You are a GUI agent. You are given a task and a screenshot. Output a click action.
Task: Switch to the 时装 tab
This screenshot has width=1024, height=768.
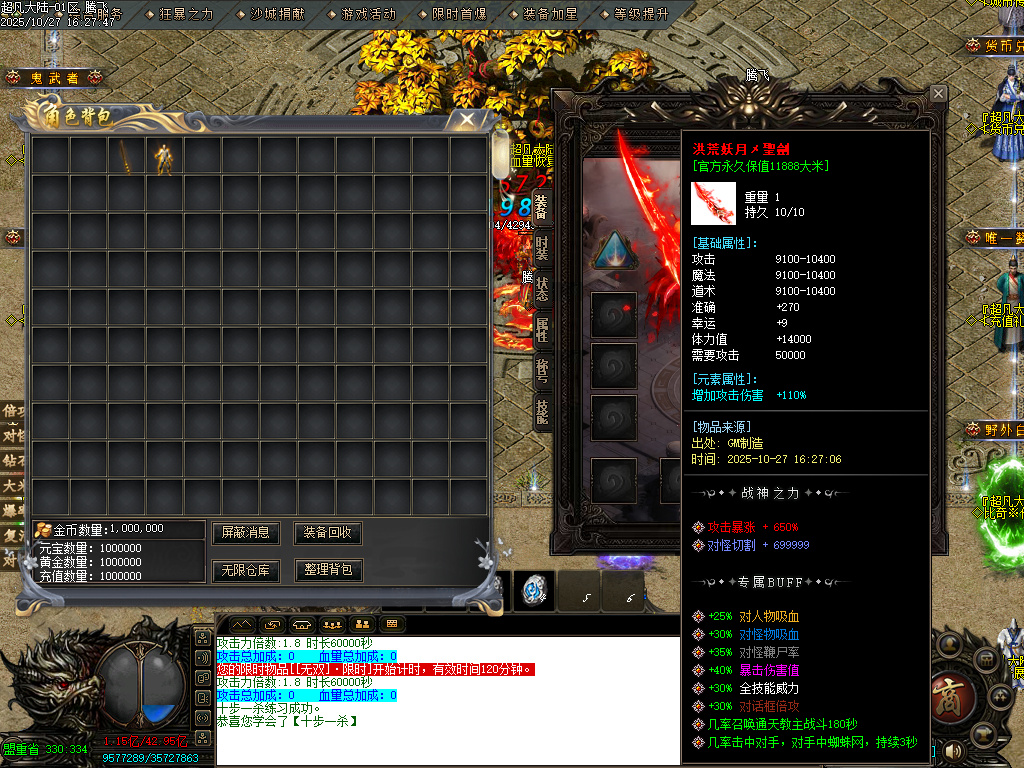[541, 247]
